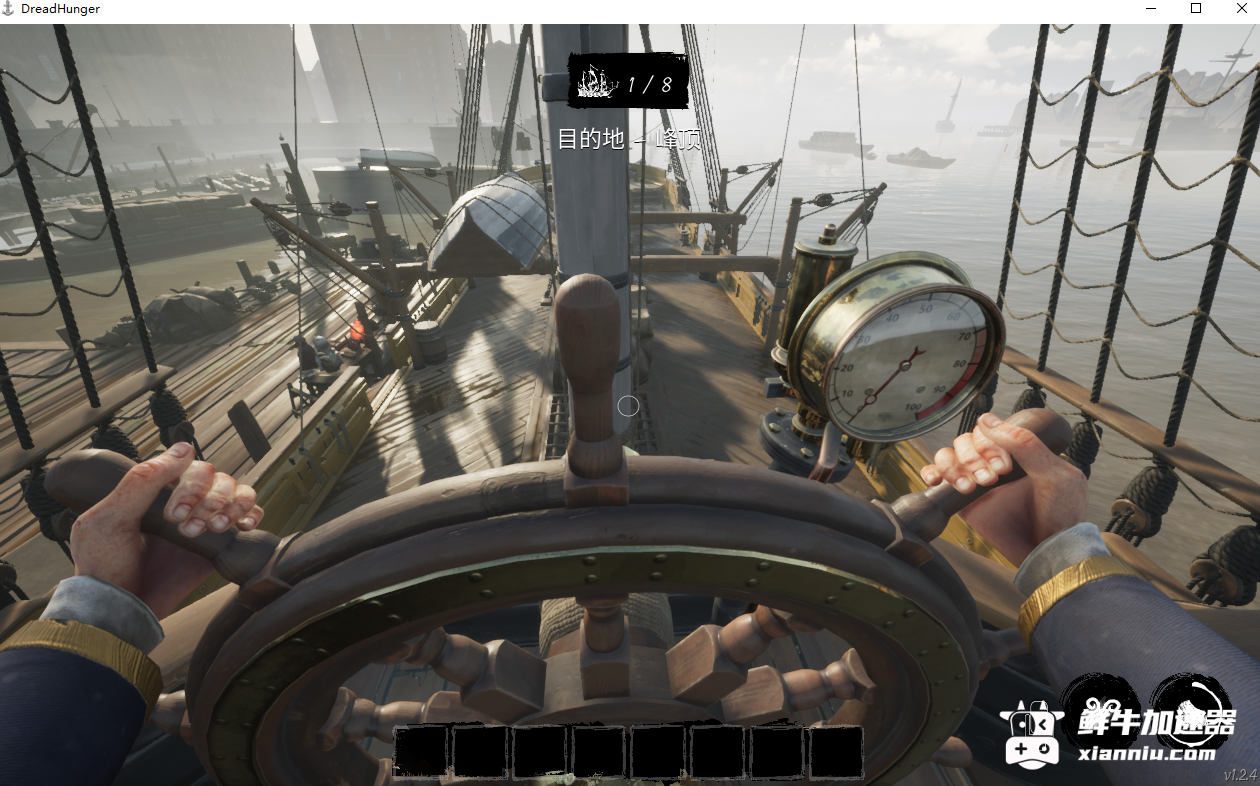Close the DreadHunger window
The width and height of the screenshot is (1260, 786).
click(1241, 9)
